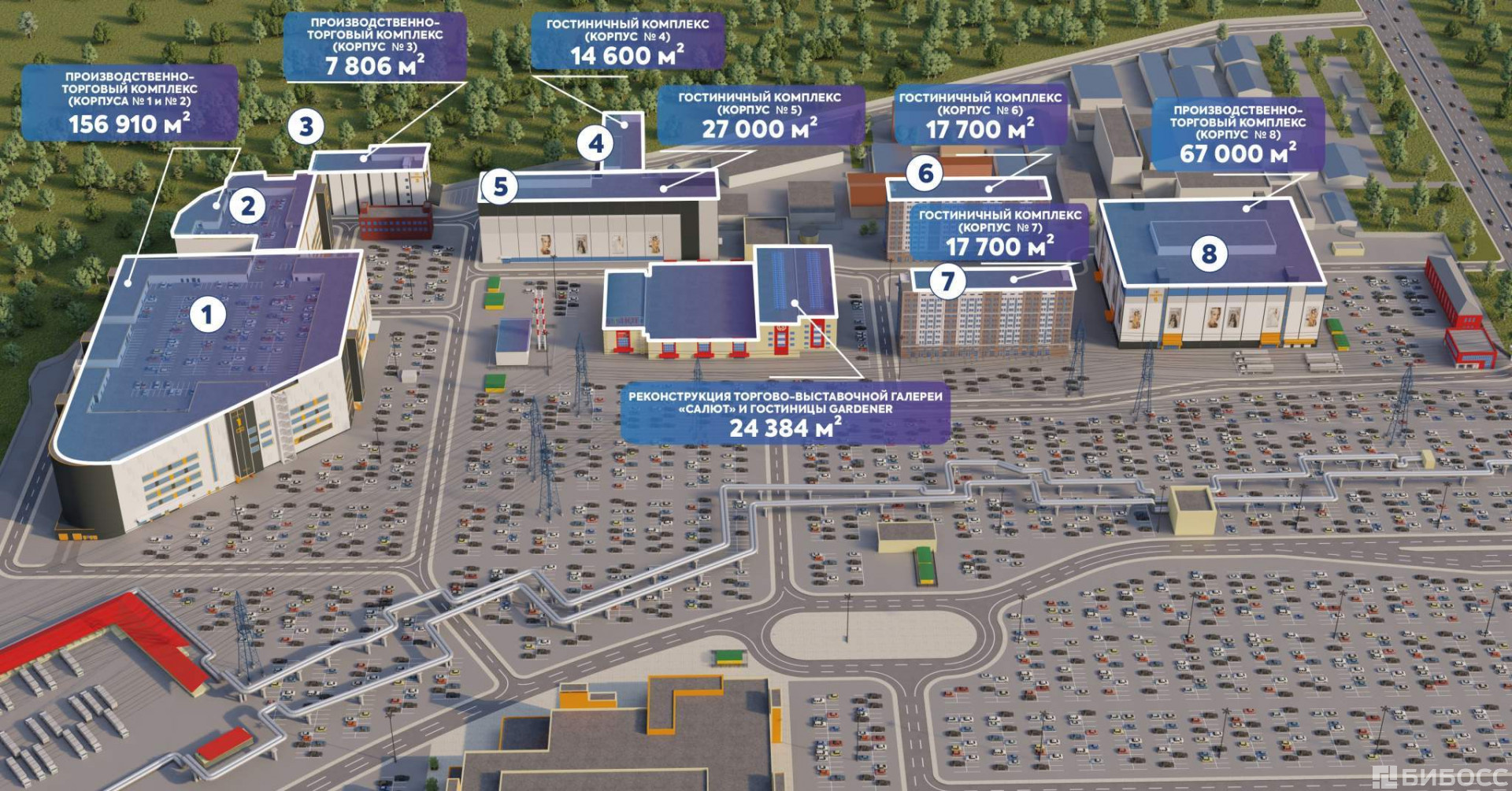Image resolution: width=1512 pixels, height=791 pixels.
Task: Select the Корпус № 7 hotel complex label
Action: 999,234
